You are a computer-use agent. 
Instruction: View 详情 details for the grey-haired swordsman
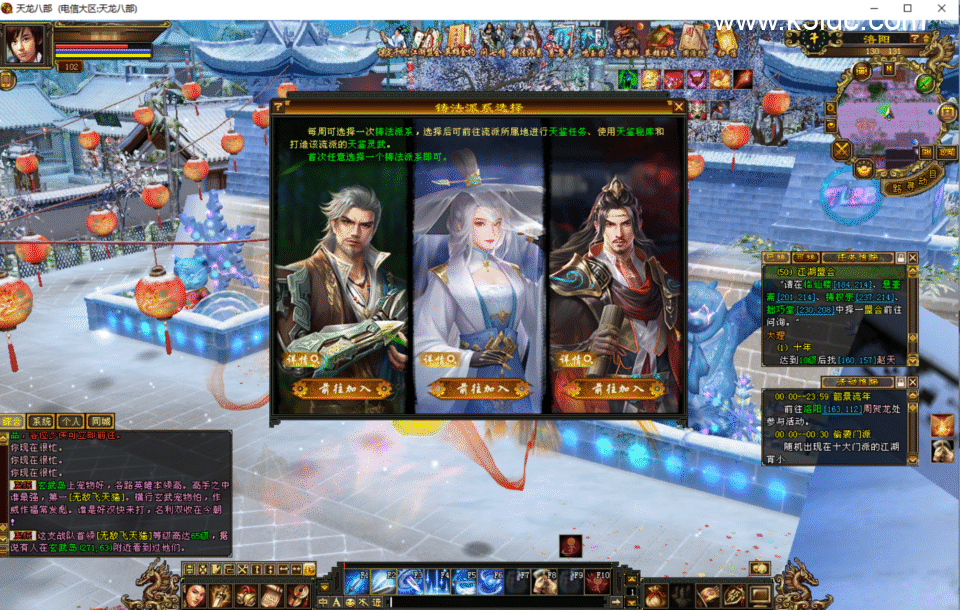(303, 358)
